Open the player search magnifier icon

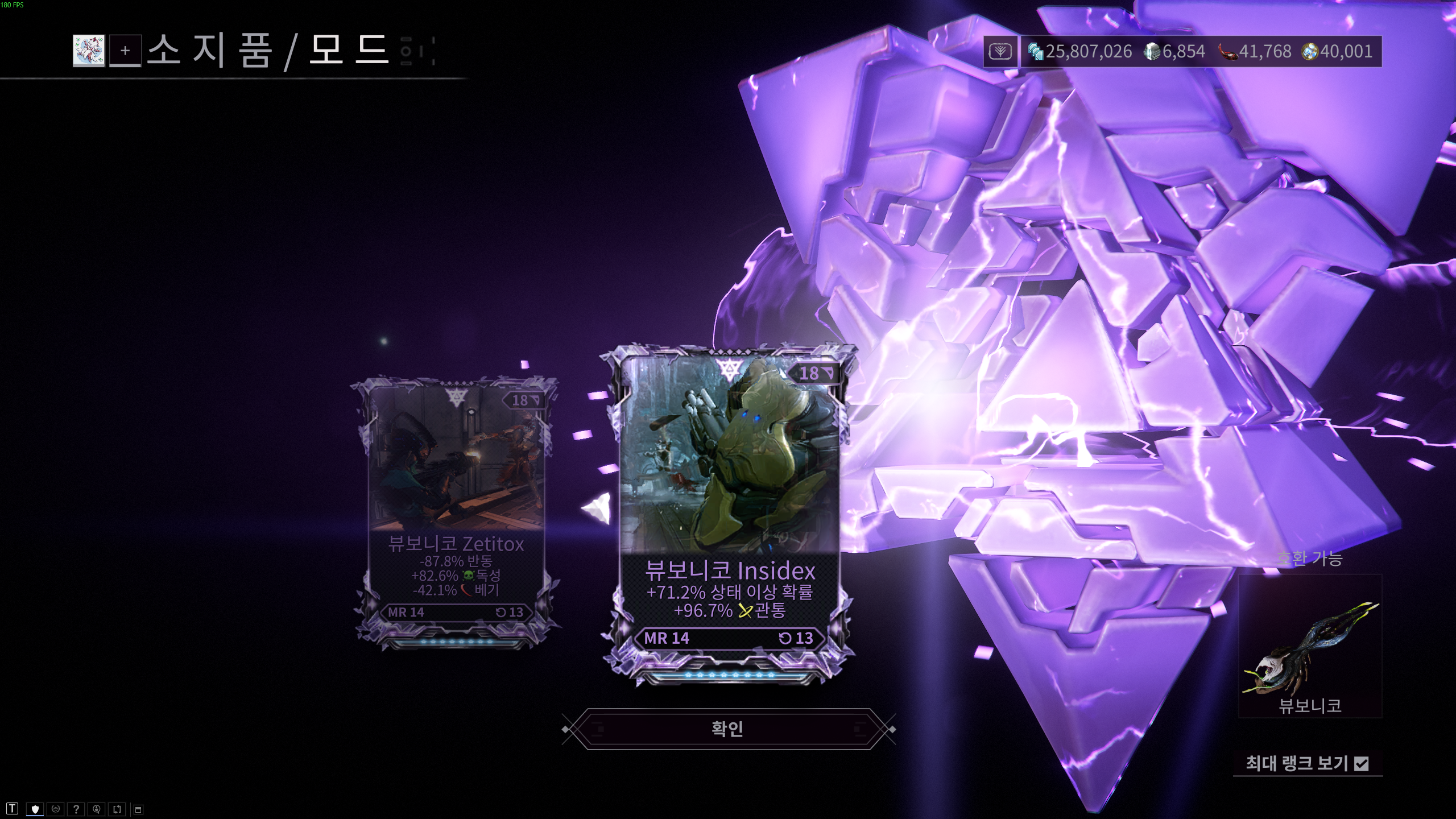pyautogui.click(x=97, y=809)
